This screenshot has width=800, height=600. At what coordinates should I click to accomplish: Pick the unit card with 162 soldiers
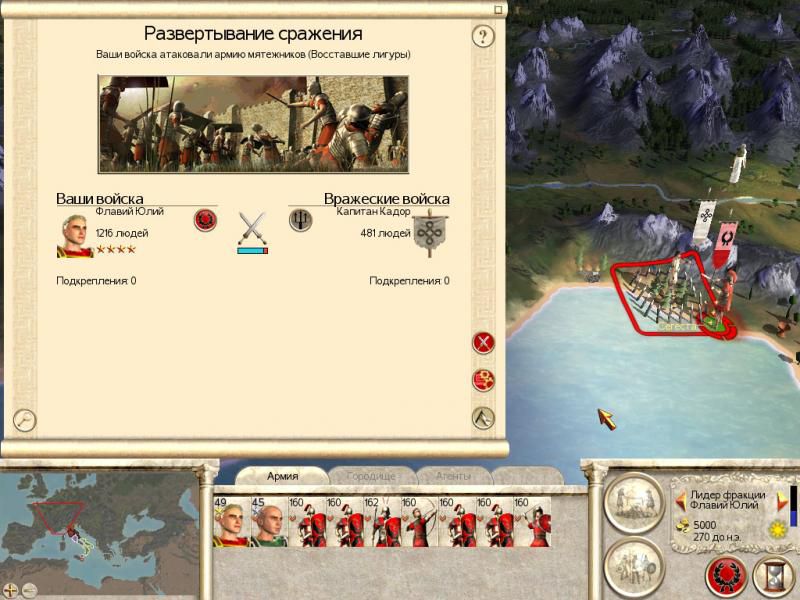[381, 521]
